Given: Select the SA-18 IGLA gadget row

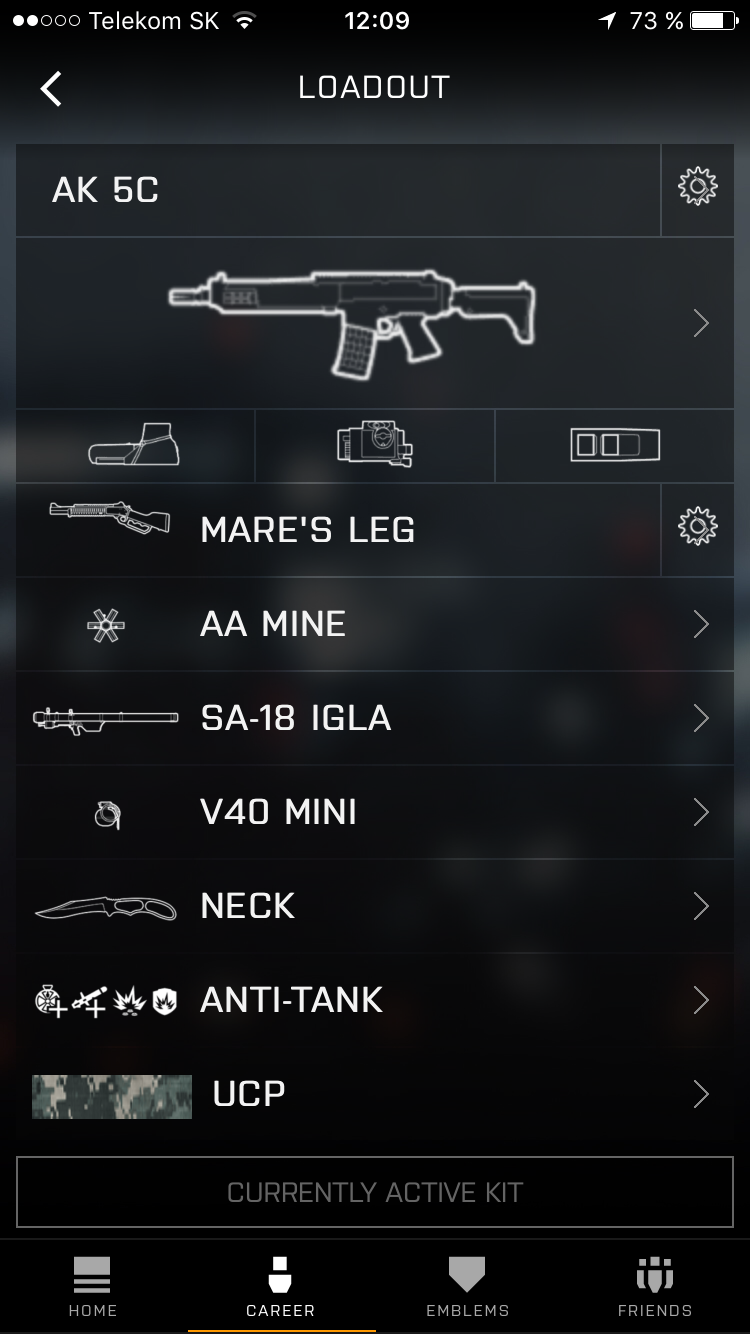Looking at the screenshot, I should [x=375, y=718].
